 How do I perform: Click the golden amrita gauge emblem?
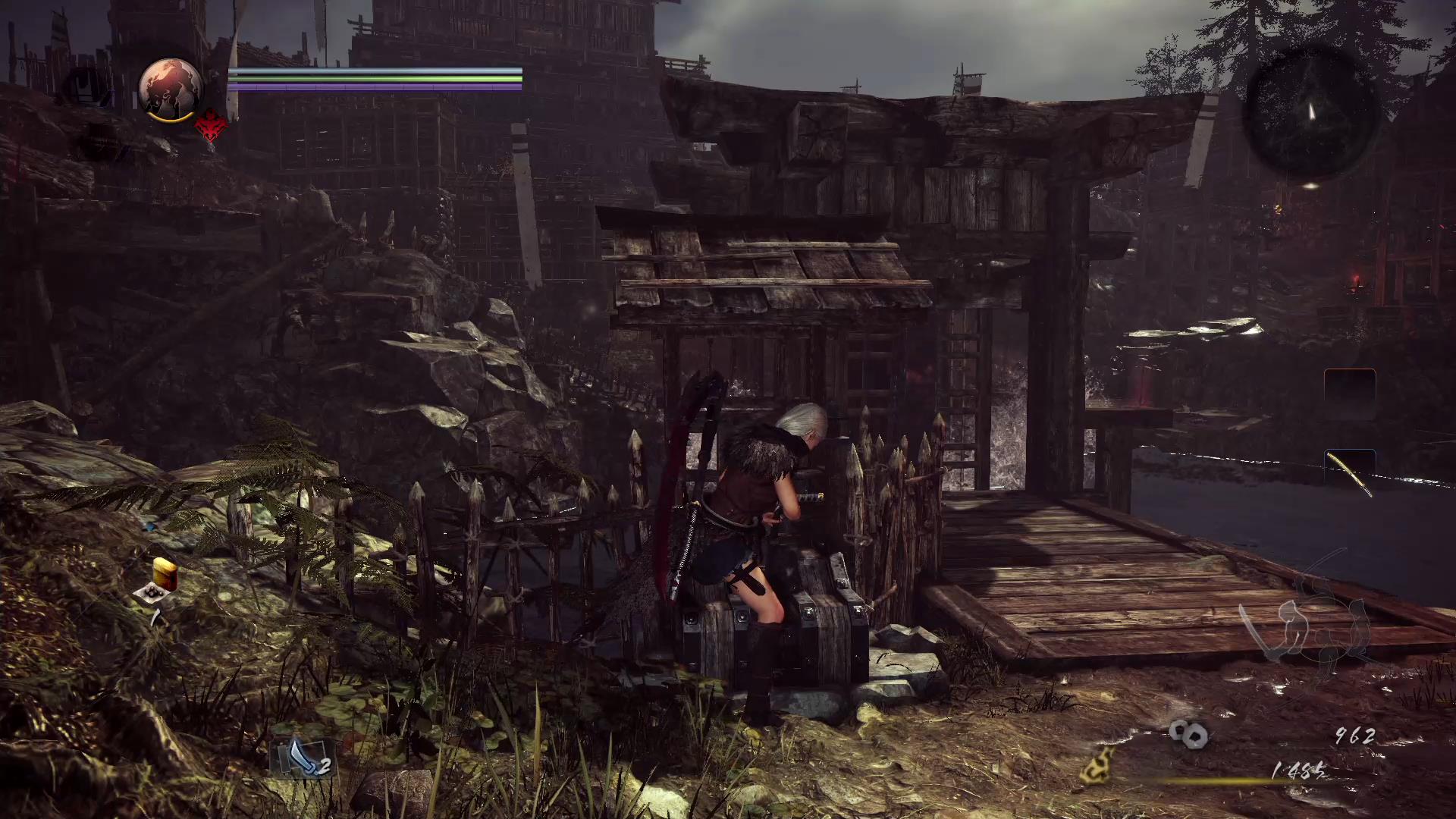pyautogui.click(x=1098, y=764)
